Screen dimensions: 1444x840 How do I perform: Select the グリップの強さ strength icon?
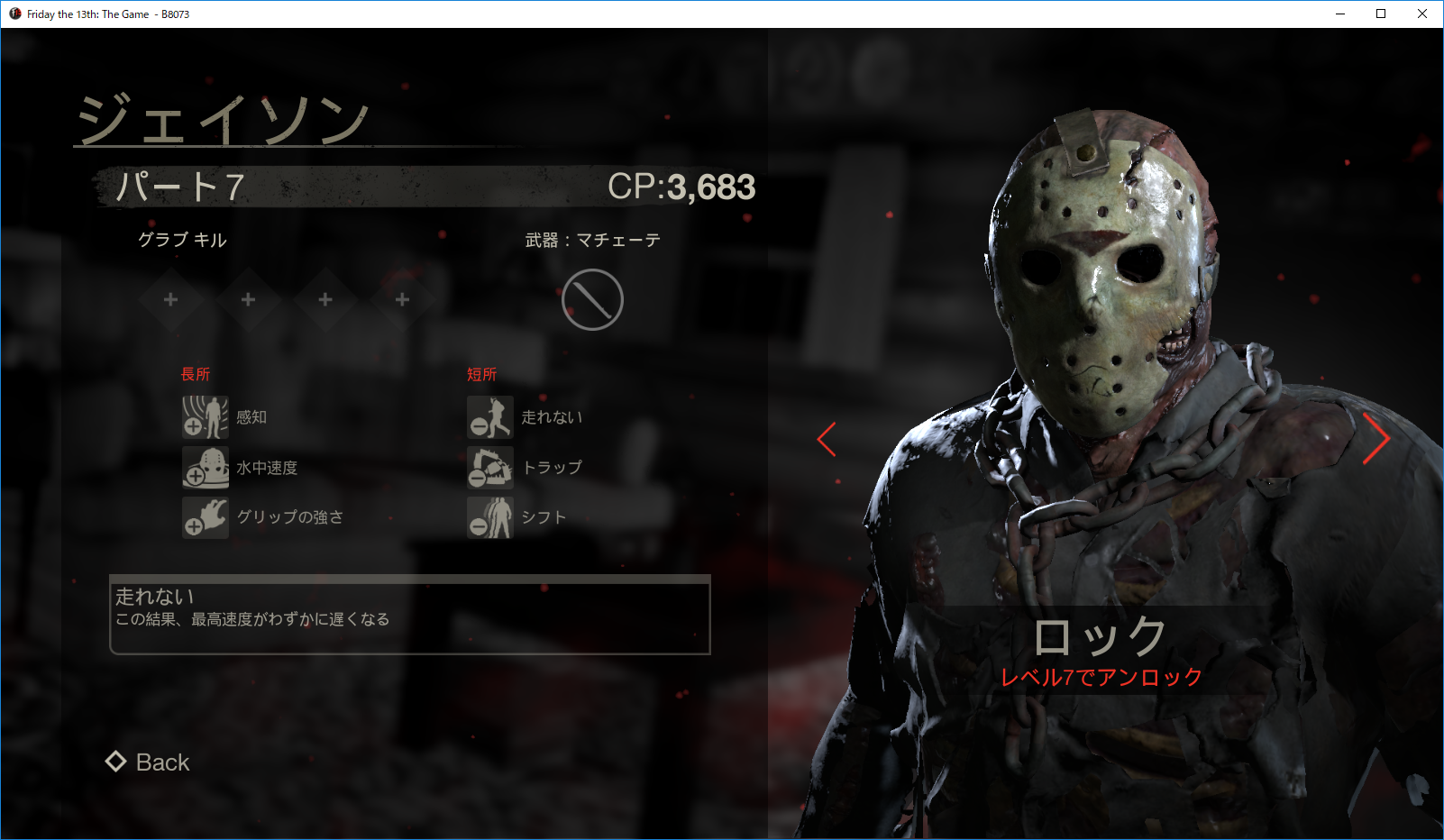[x=206, y=517]
